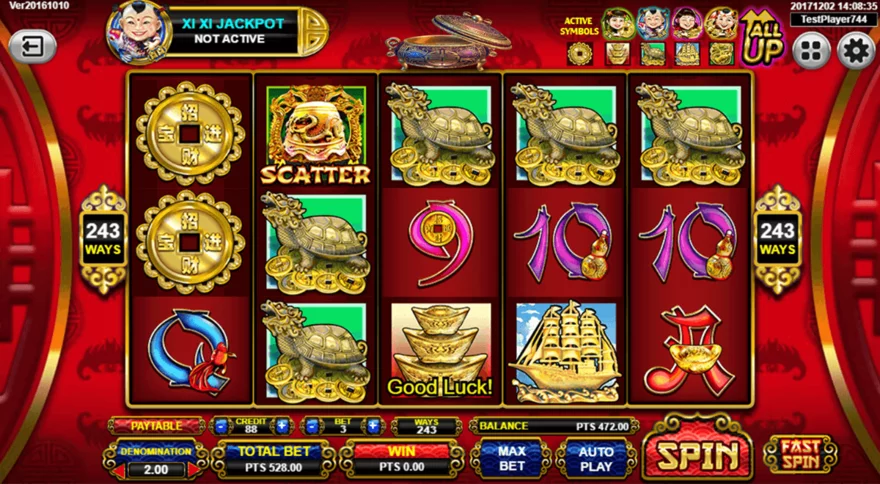Raise the BET value with plus
The image size is (880, 484).
pos(373,426)
